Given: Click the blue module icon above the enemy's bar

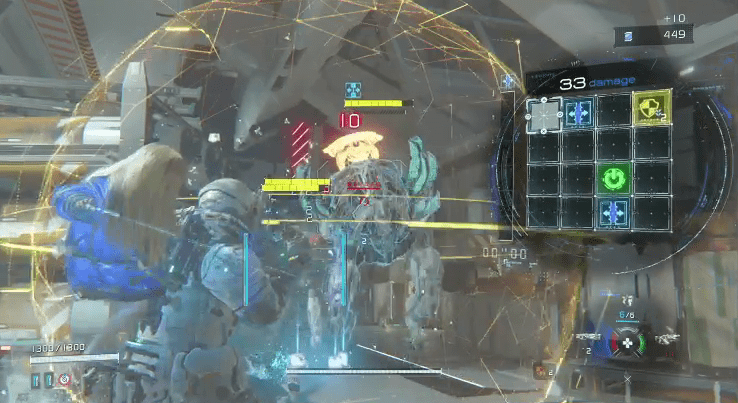Looking at the screenshot, I should click(352, 89).
